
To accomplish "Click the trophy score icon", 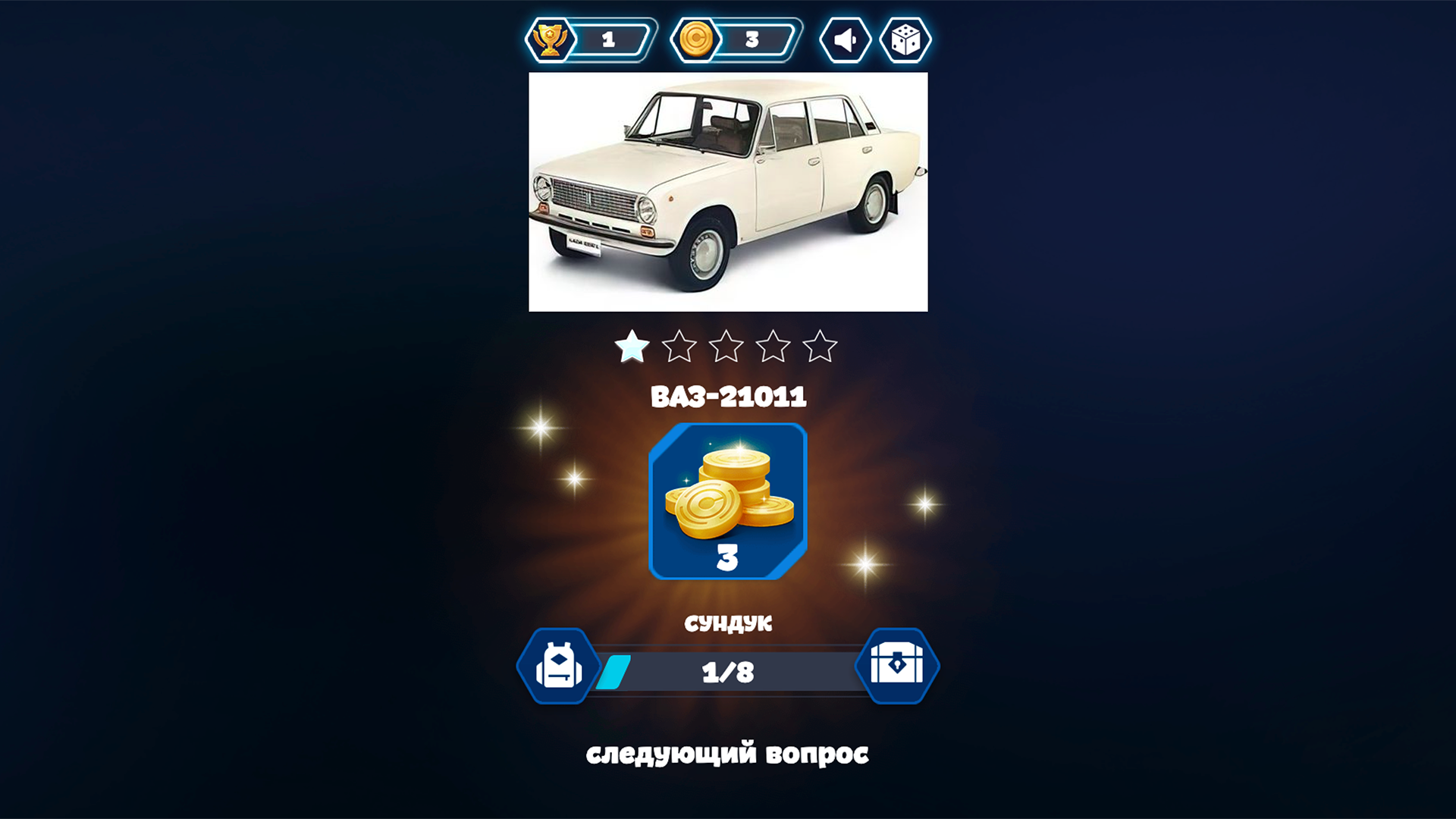I will [x=553, y=39].
